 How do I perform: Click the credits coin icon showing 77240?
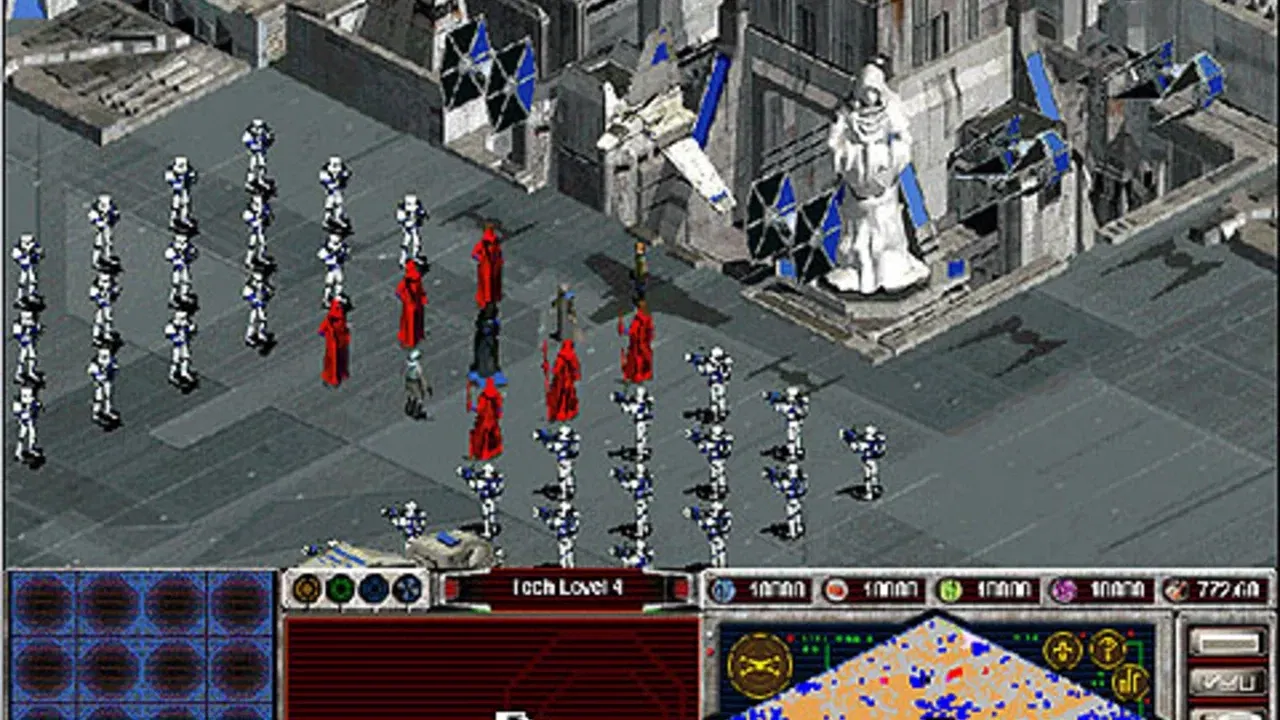pyautogui.click(x=1176, y=588)
